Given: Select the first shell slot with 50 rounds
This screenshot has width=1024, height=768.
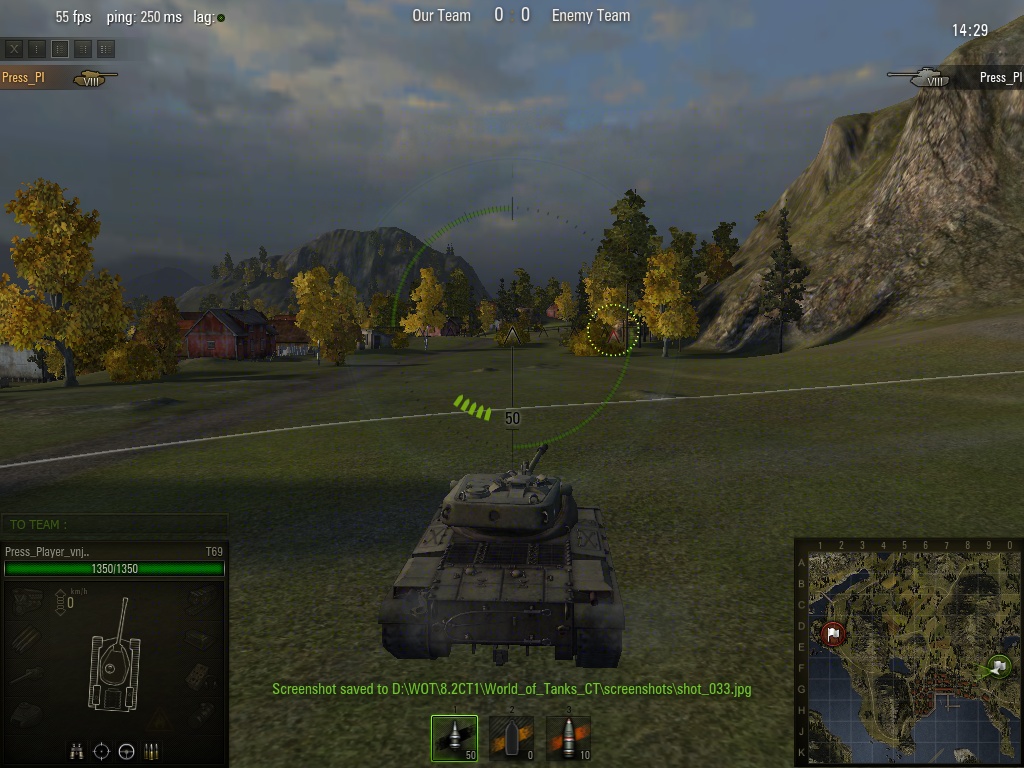Looking at the screenshot, I should point(455,739).
